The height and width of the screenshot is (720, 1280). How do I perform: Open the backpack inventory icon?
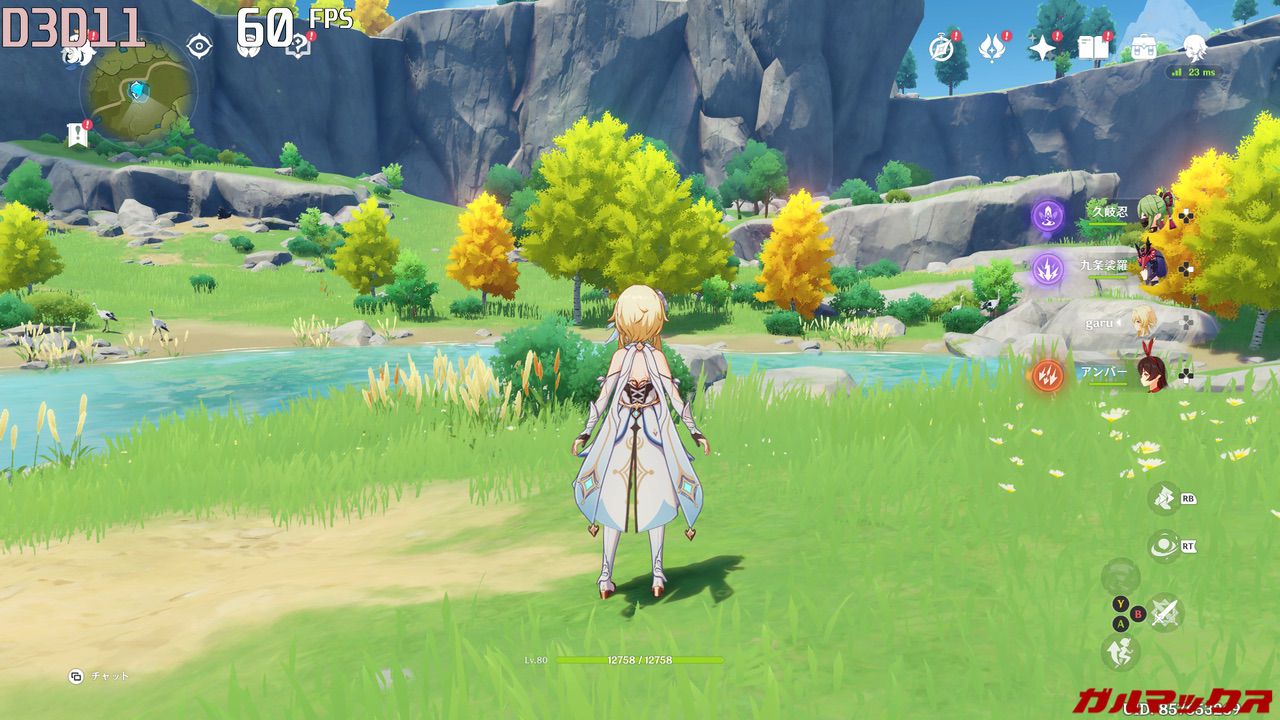tap(1143, 47)
